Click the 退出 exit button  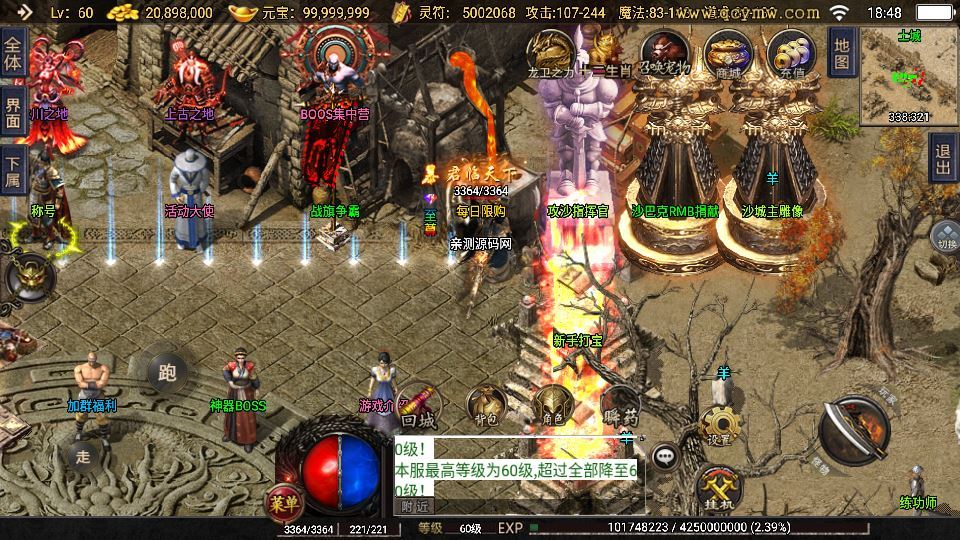pyautogui.click(x=942, y=158)
